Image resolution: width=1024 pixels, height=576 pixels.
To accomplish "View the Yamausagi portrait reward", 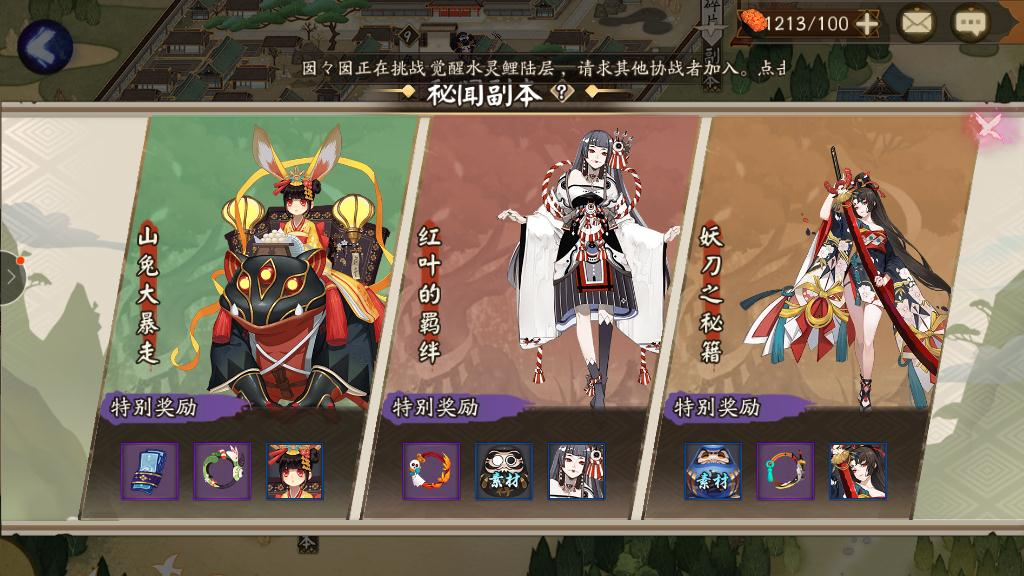I will pos(294,471).
